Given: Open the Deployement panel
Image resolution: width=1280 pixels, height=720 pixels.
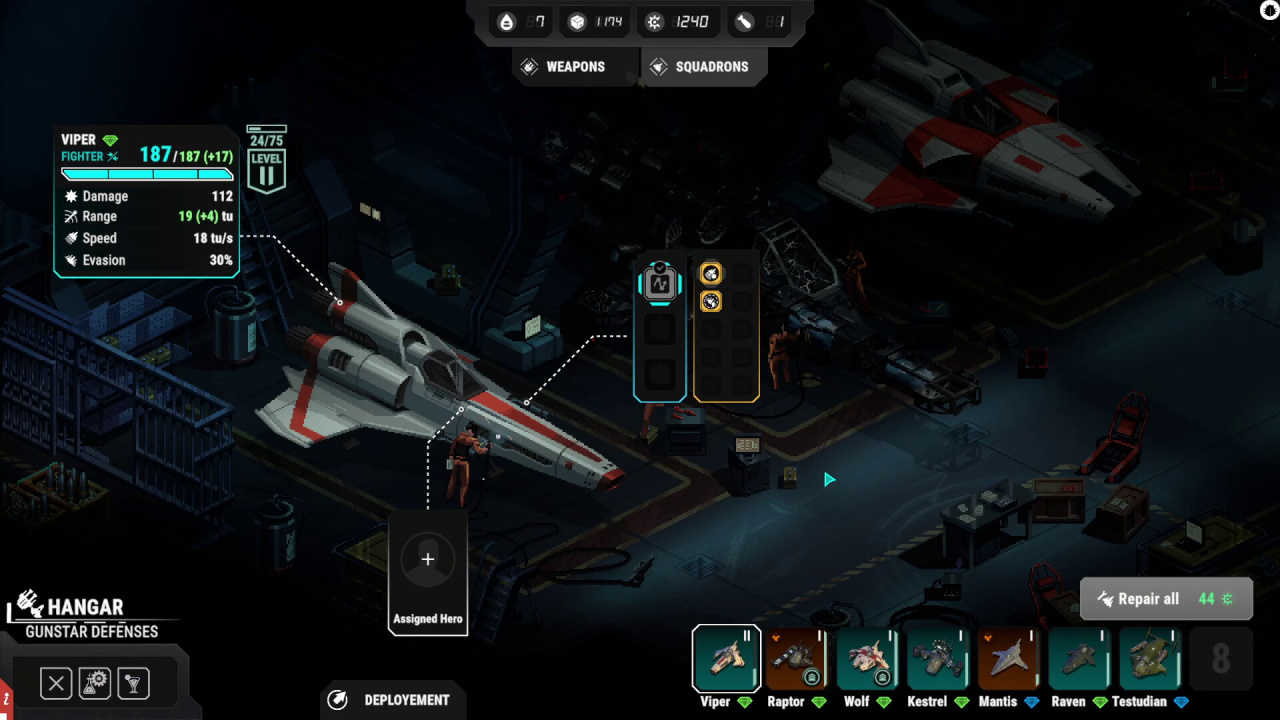Looking at the screenshot, I should (393, 700).
